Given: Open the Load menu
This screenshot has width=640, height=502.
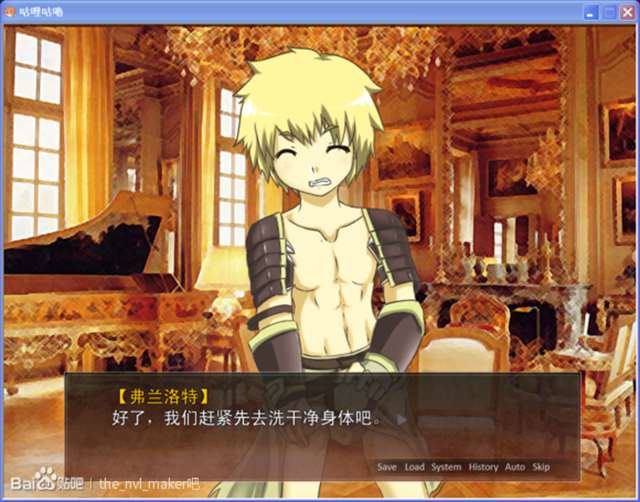Looking at the screenshot, I should (414, 467).
